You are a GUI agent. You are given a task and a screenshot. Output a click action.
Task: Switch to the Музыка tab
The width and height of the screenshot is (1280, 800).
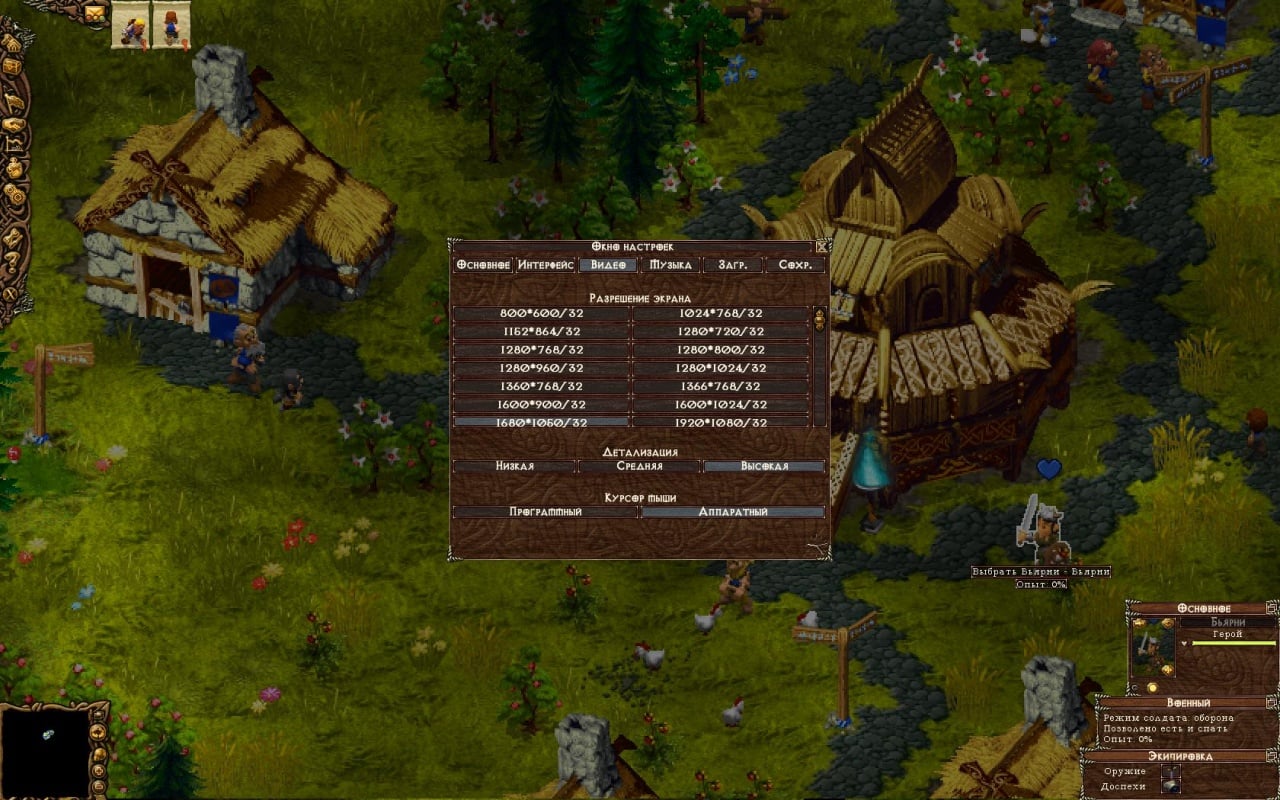click(x=671, y=265)
